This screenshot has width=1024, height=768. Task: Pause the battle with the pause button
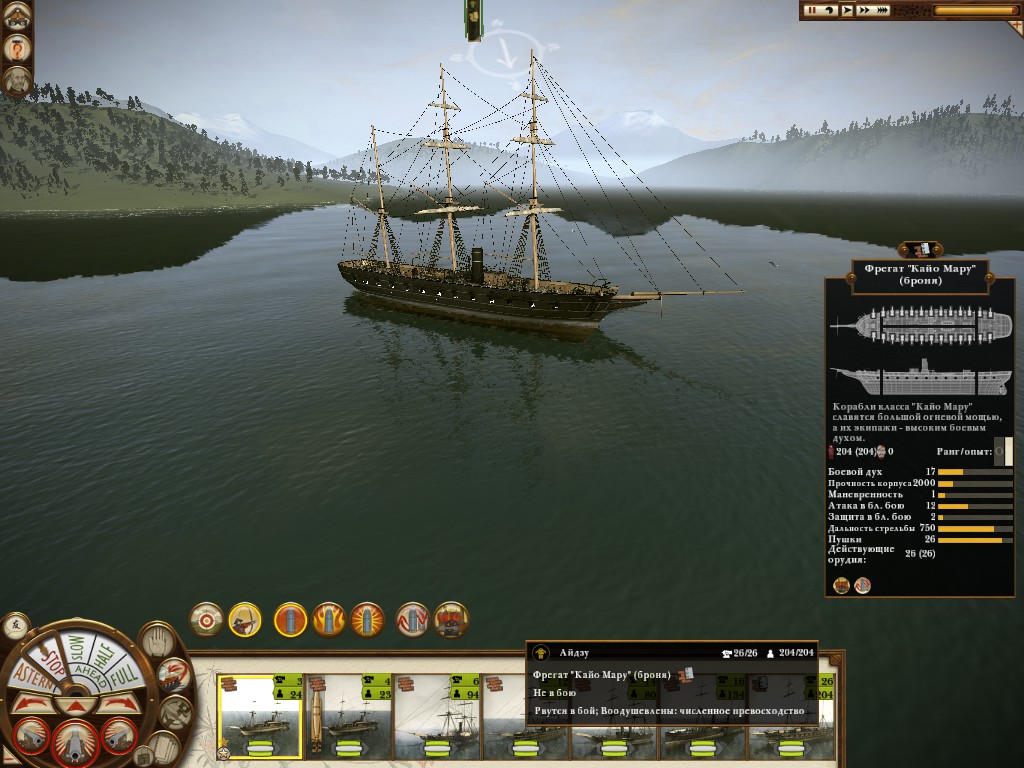[813, 10]
